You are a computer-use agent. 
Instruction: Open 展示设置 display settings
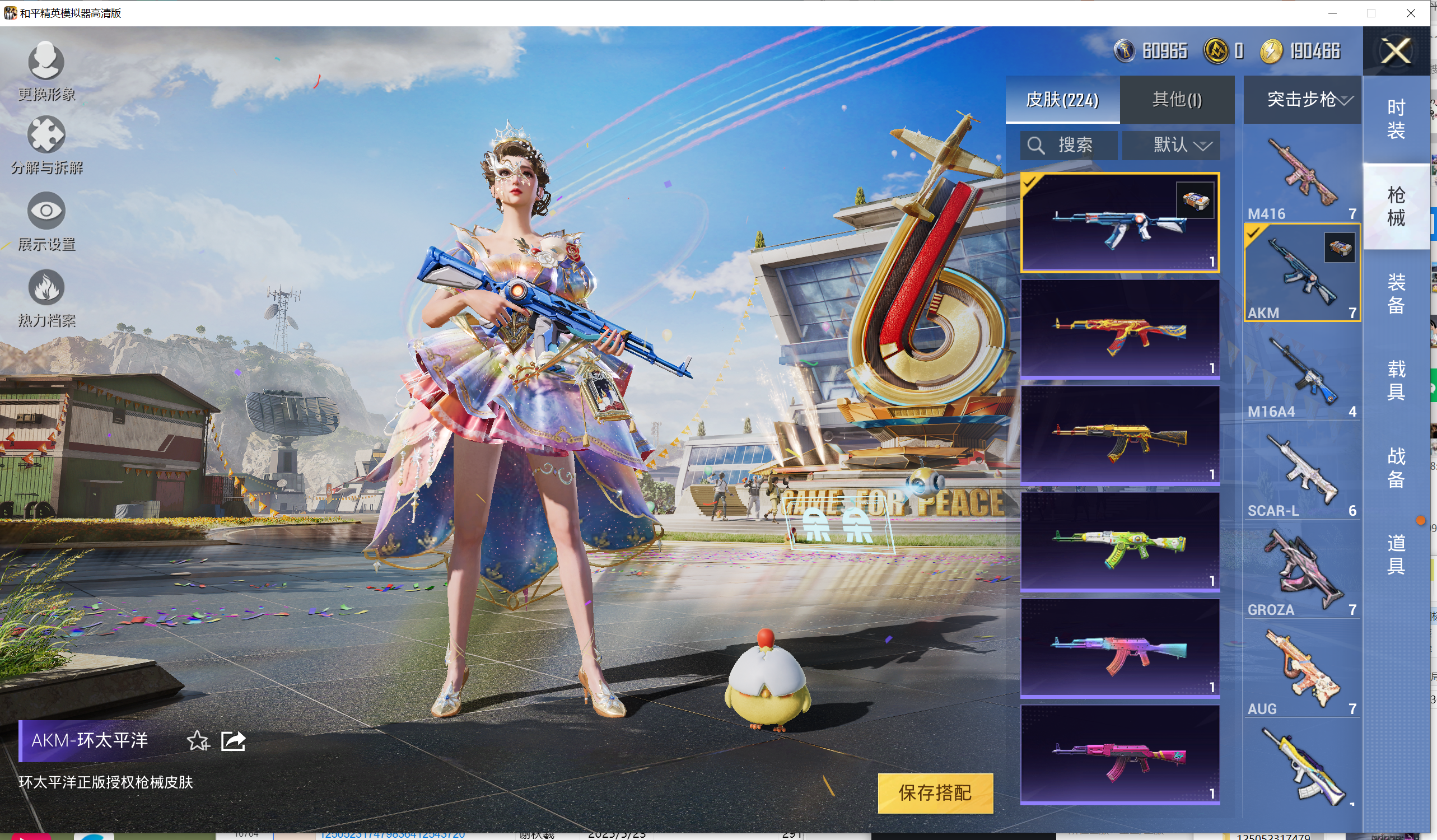pyautogui.click(x=46, y=221)
